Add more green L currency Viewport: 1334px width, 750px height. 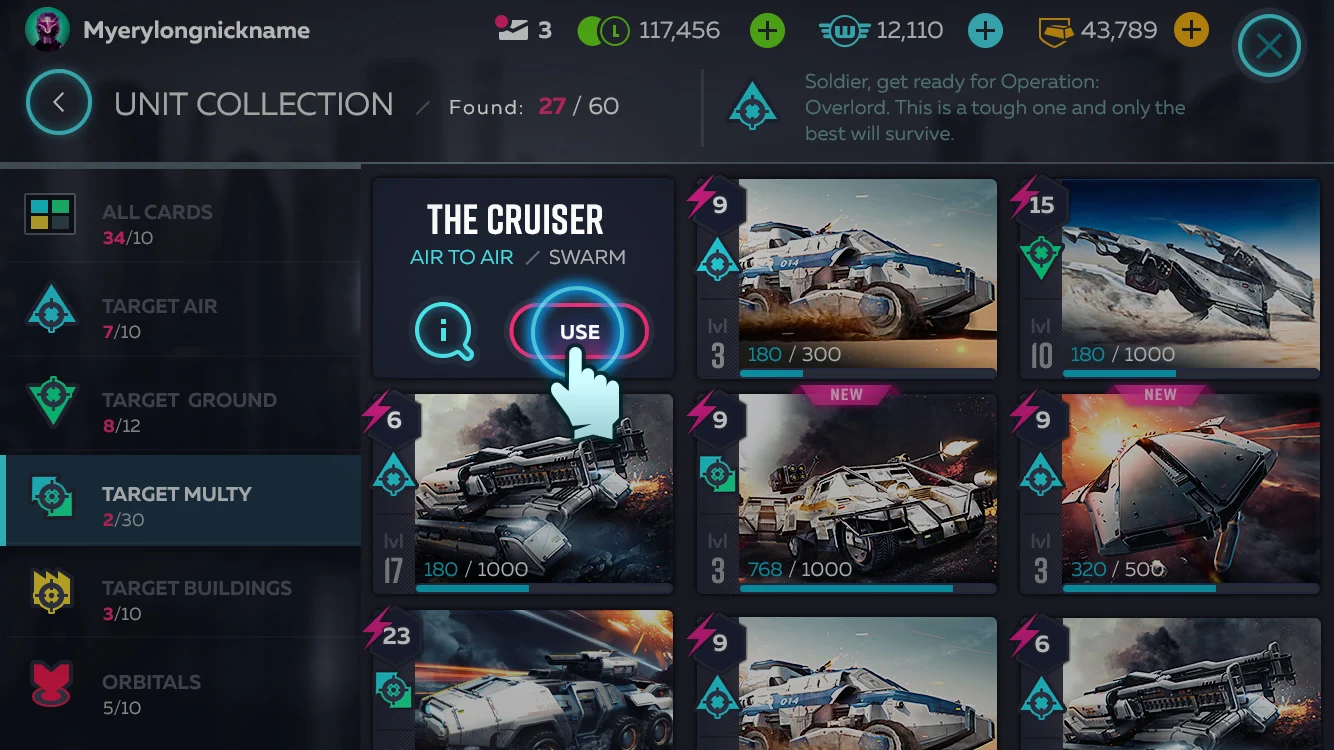[767, 31]
